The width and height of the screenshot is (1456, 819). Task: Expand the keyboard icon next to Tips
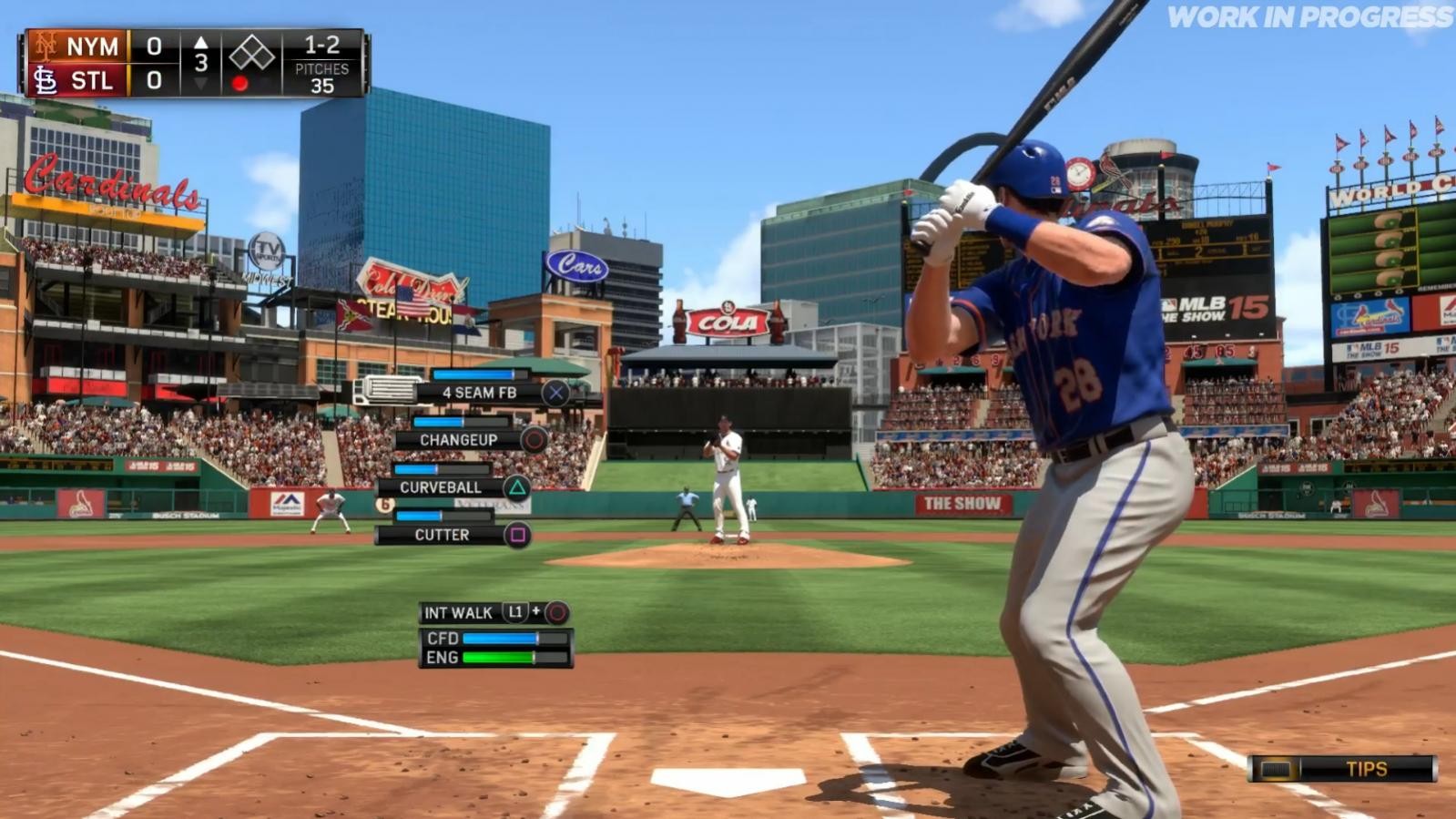click(x=1274, y=770)
